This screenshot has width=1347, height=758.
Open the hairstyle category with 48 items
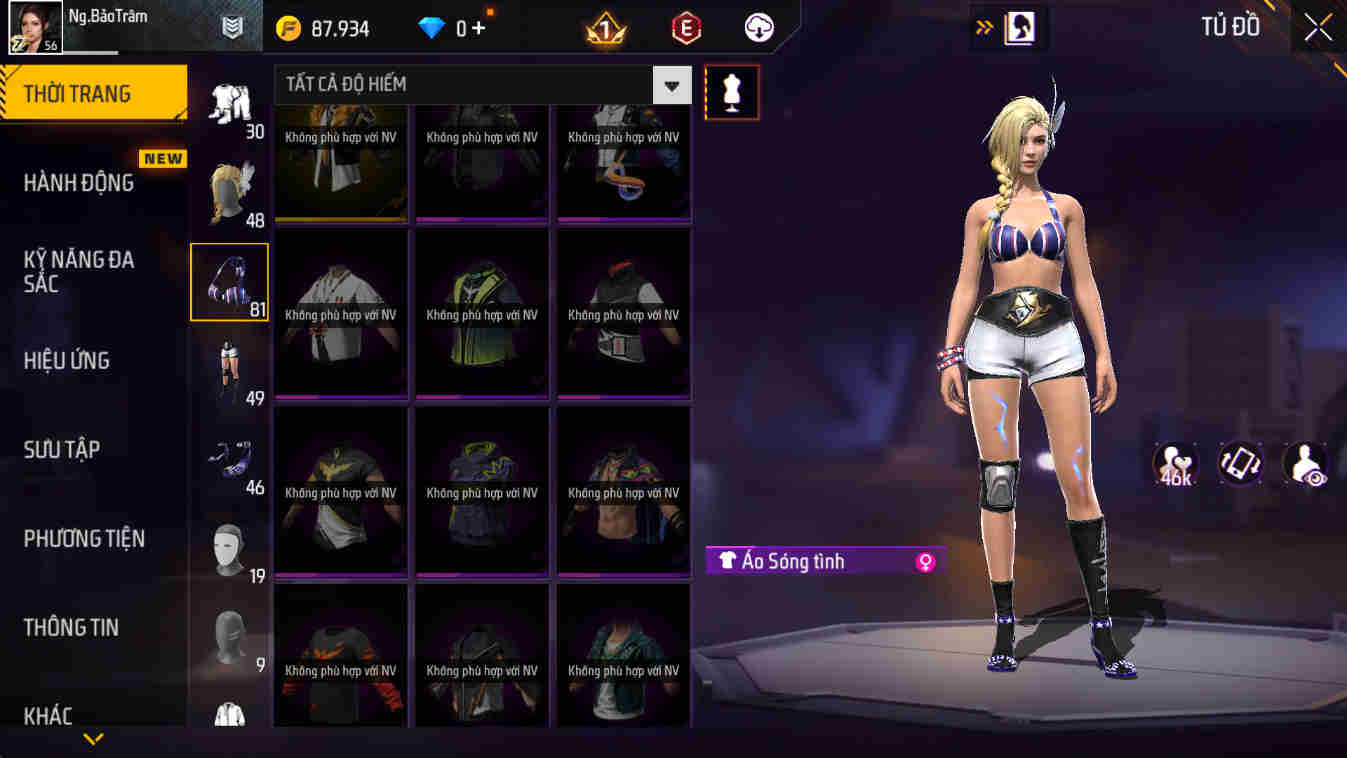229,190
